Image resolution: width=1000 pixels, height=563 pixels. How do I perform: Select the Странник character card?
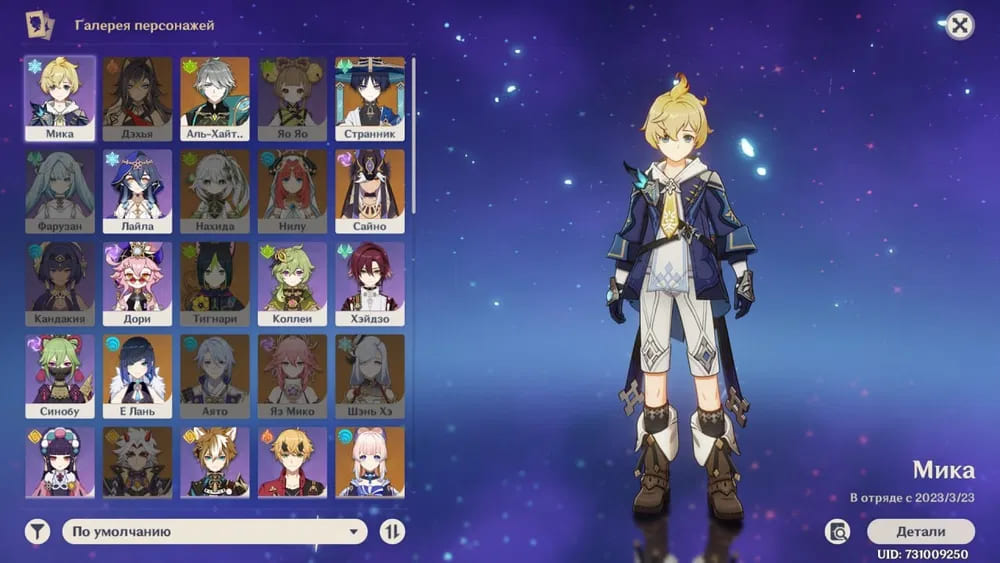pos(370,98)
